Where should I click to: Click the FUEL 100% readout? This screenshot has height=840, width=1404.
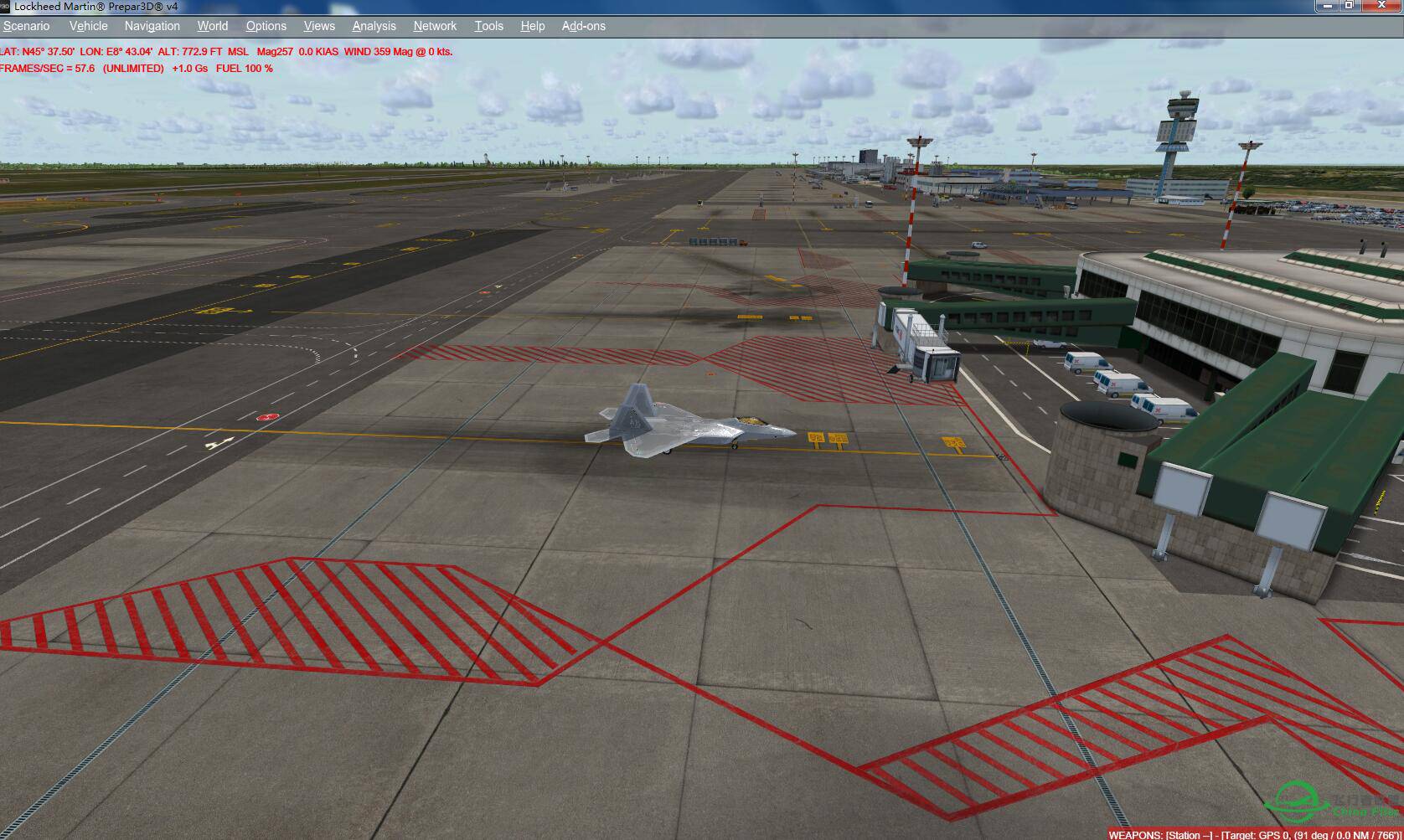click(243, 69)
